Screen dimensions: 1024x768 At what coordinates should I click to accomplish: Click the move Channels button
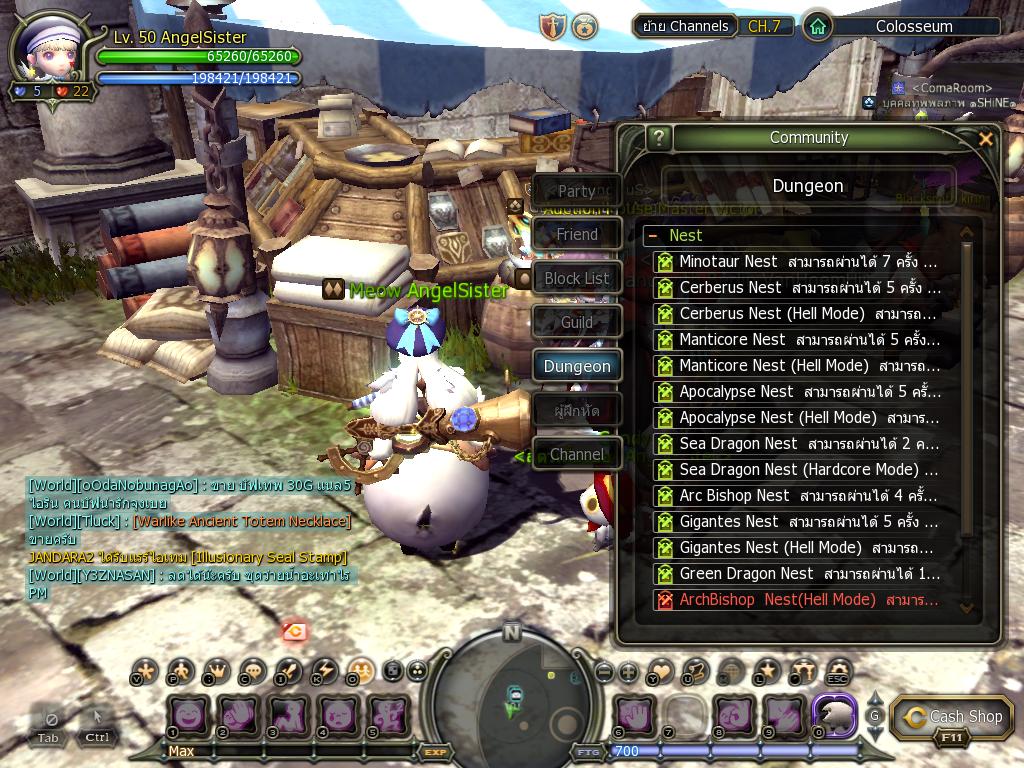pos(685,26)
